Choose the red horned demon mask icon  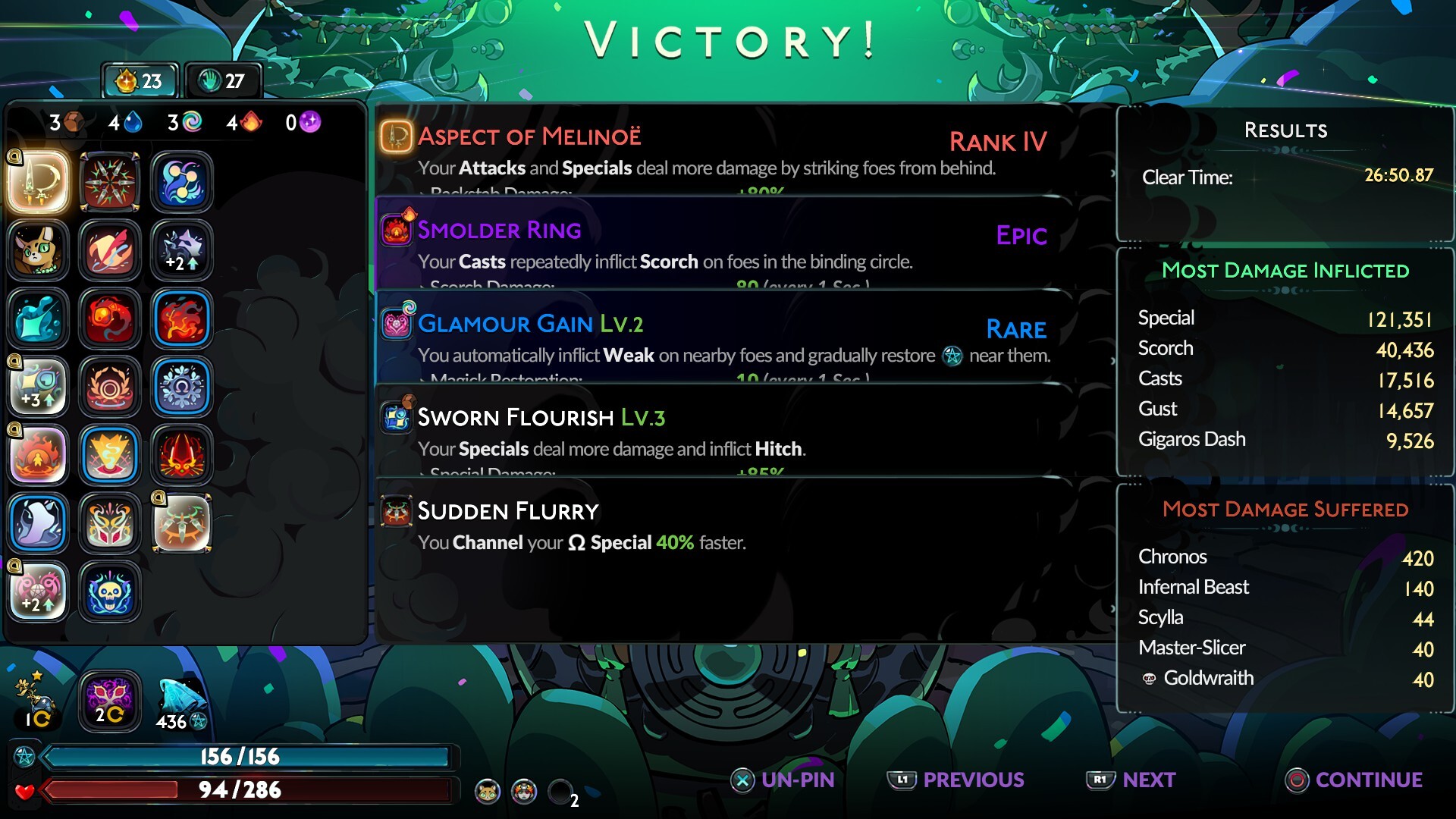[182, 455]
